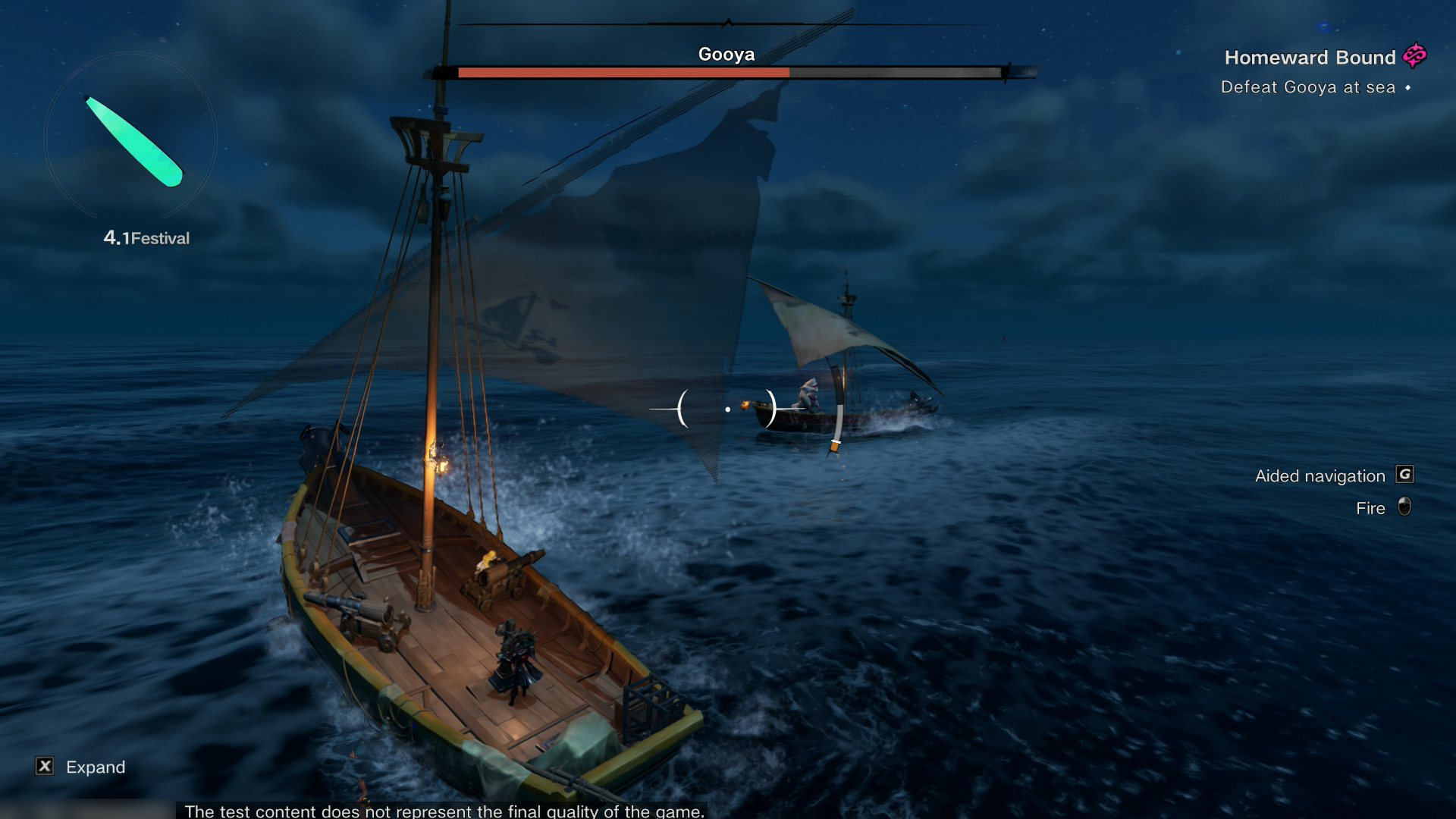Open the Defeat Gooya at sea objective entry
This screenshot has height=819, width=1456.
point(1308,87)
